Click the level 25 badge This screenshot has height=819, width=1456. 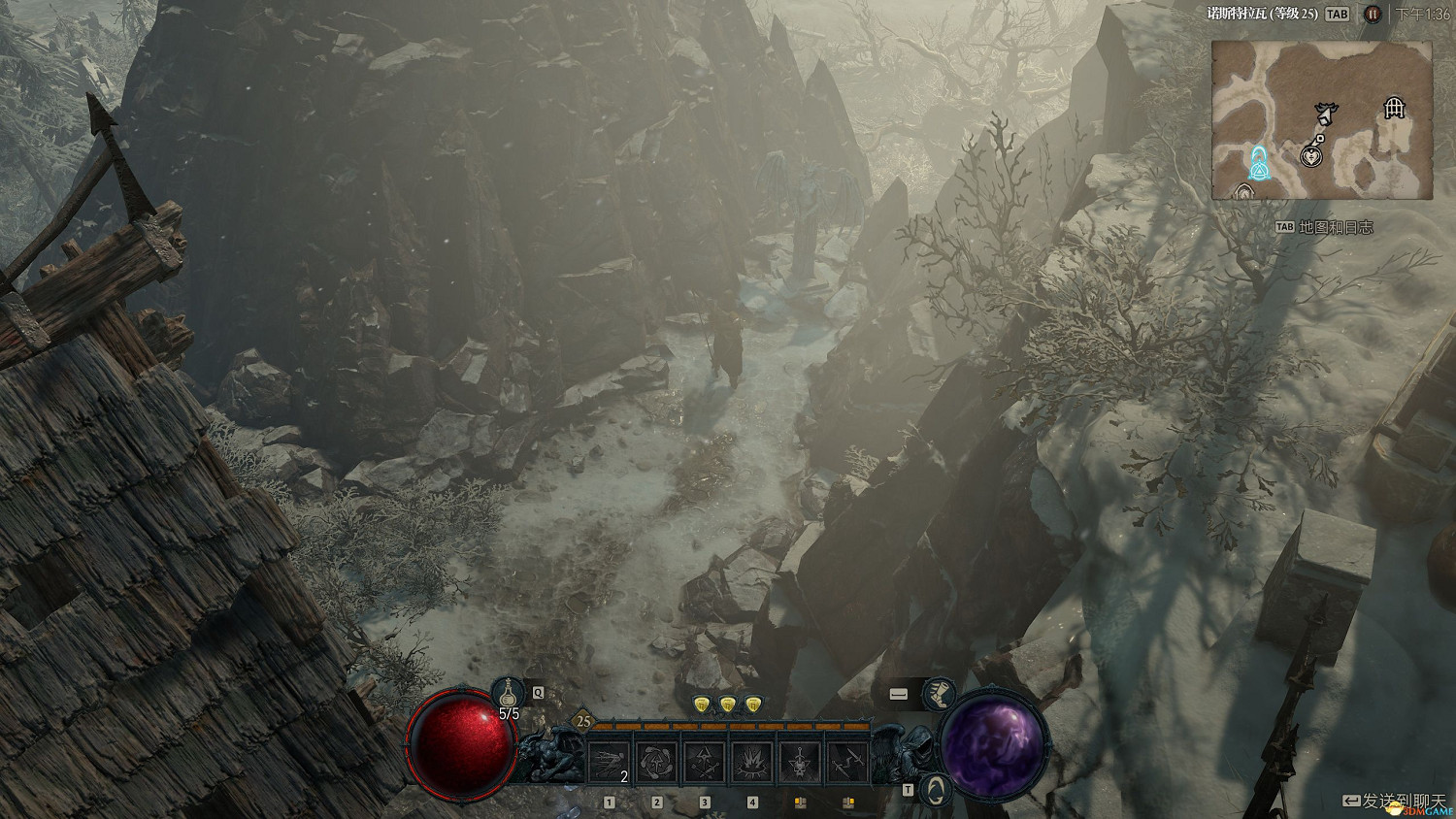(x=583, y=721)
